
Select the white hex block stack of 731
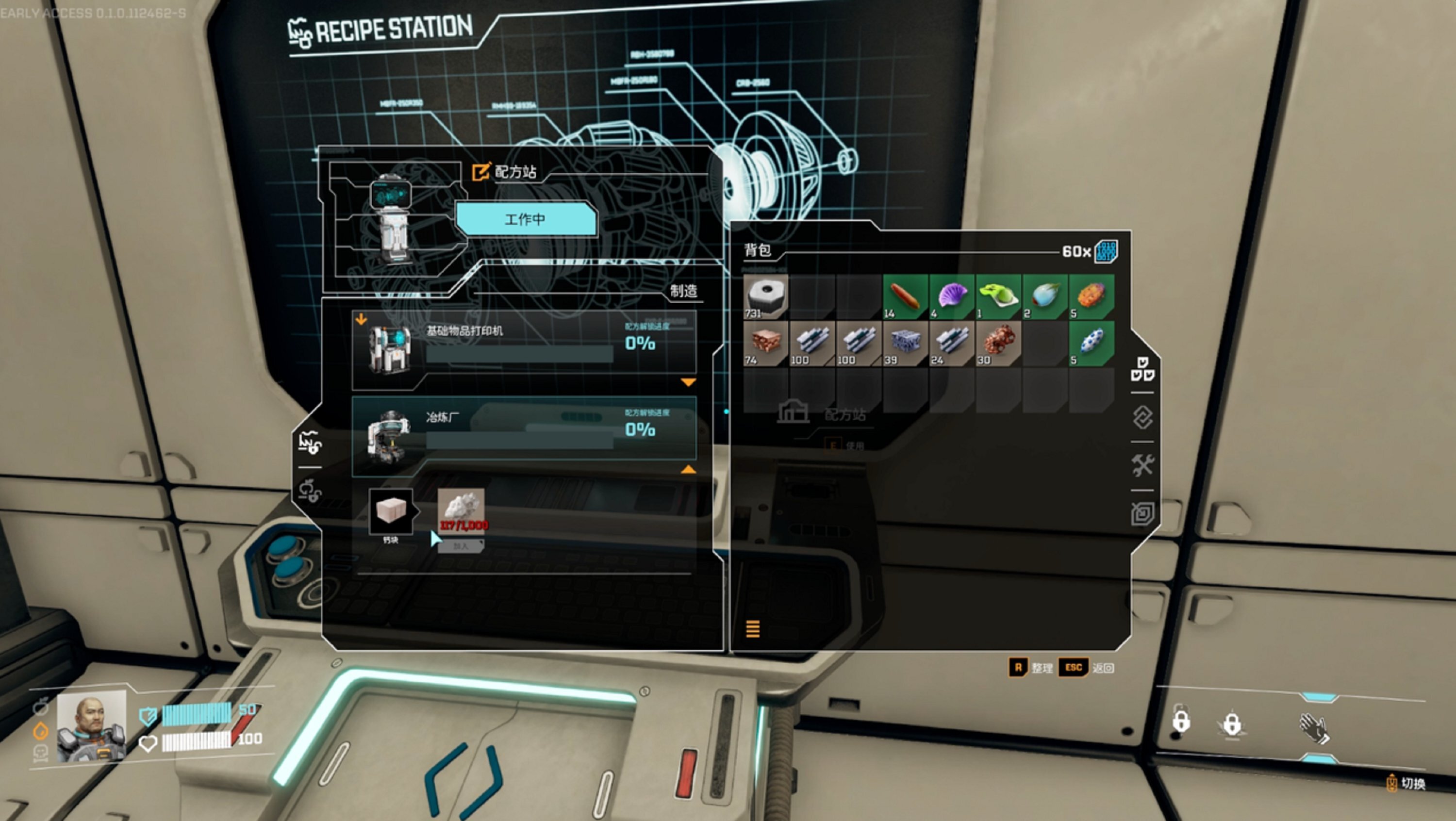point(766,296)
